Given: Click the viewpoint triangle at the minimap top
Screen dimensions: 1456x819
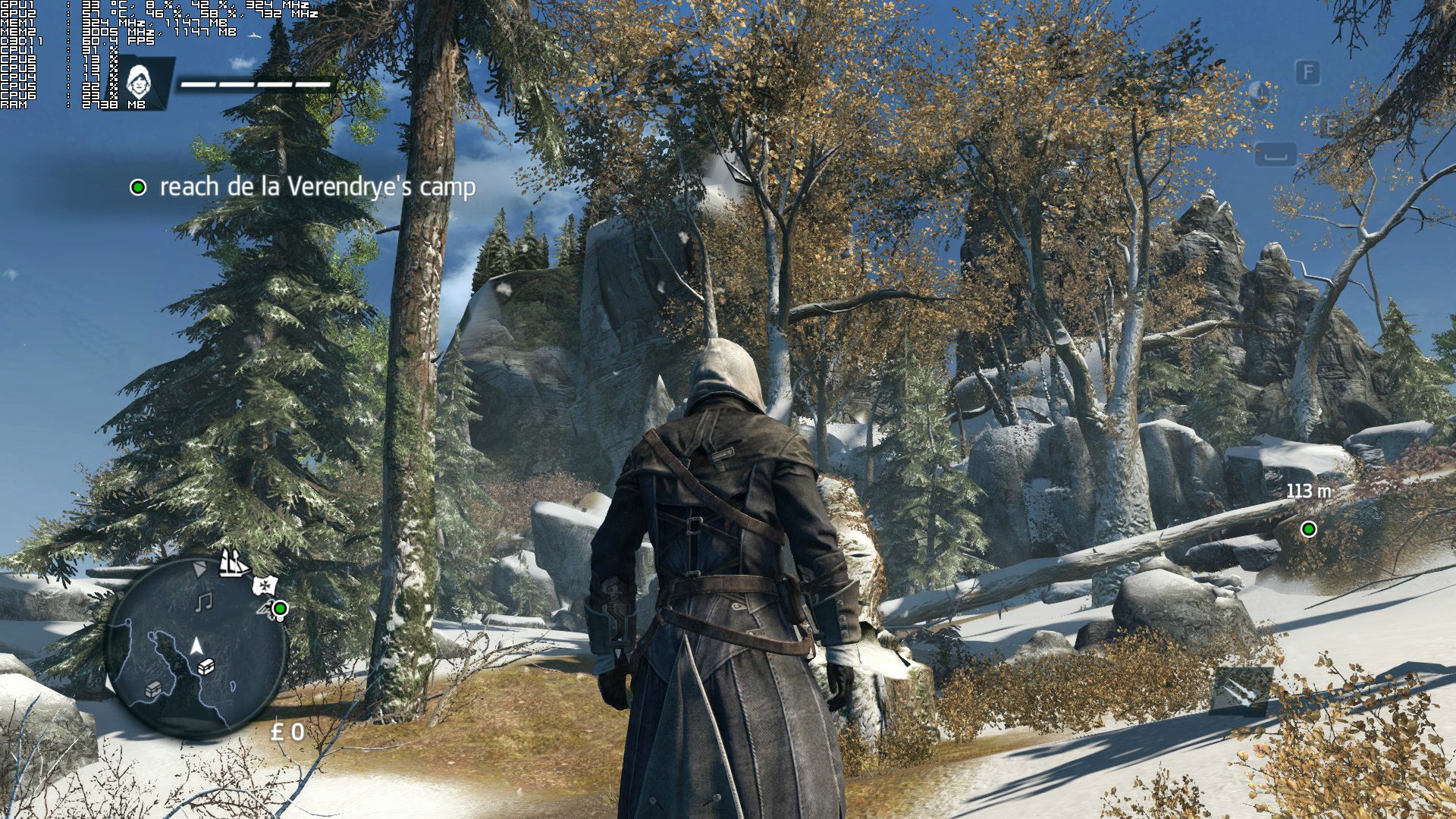Looking at the screenshot, I should point(199,568).
